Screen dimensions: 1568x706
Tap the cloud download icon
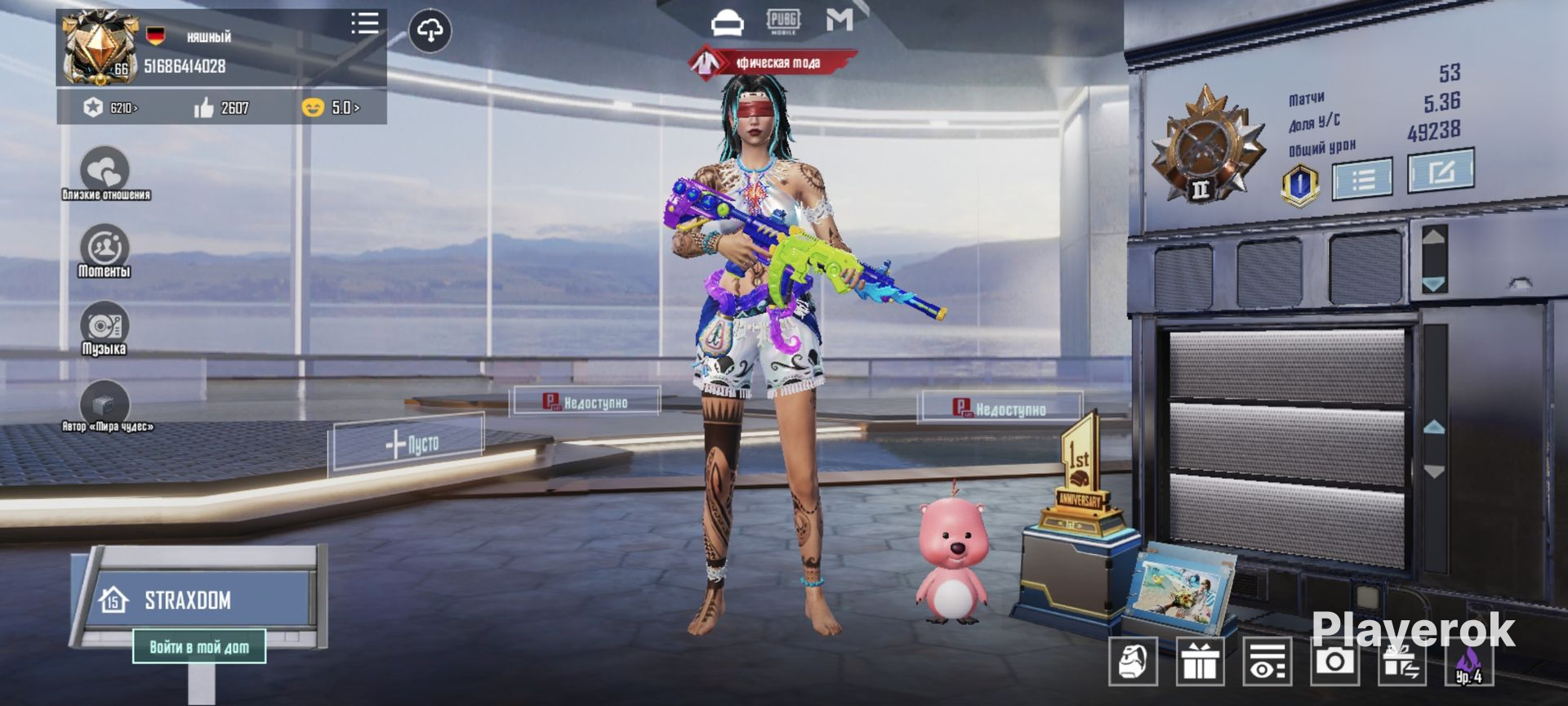coord(430,31)
